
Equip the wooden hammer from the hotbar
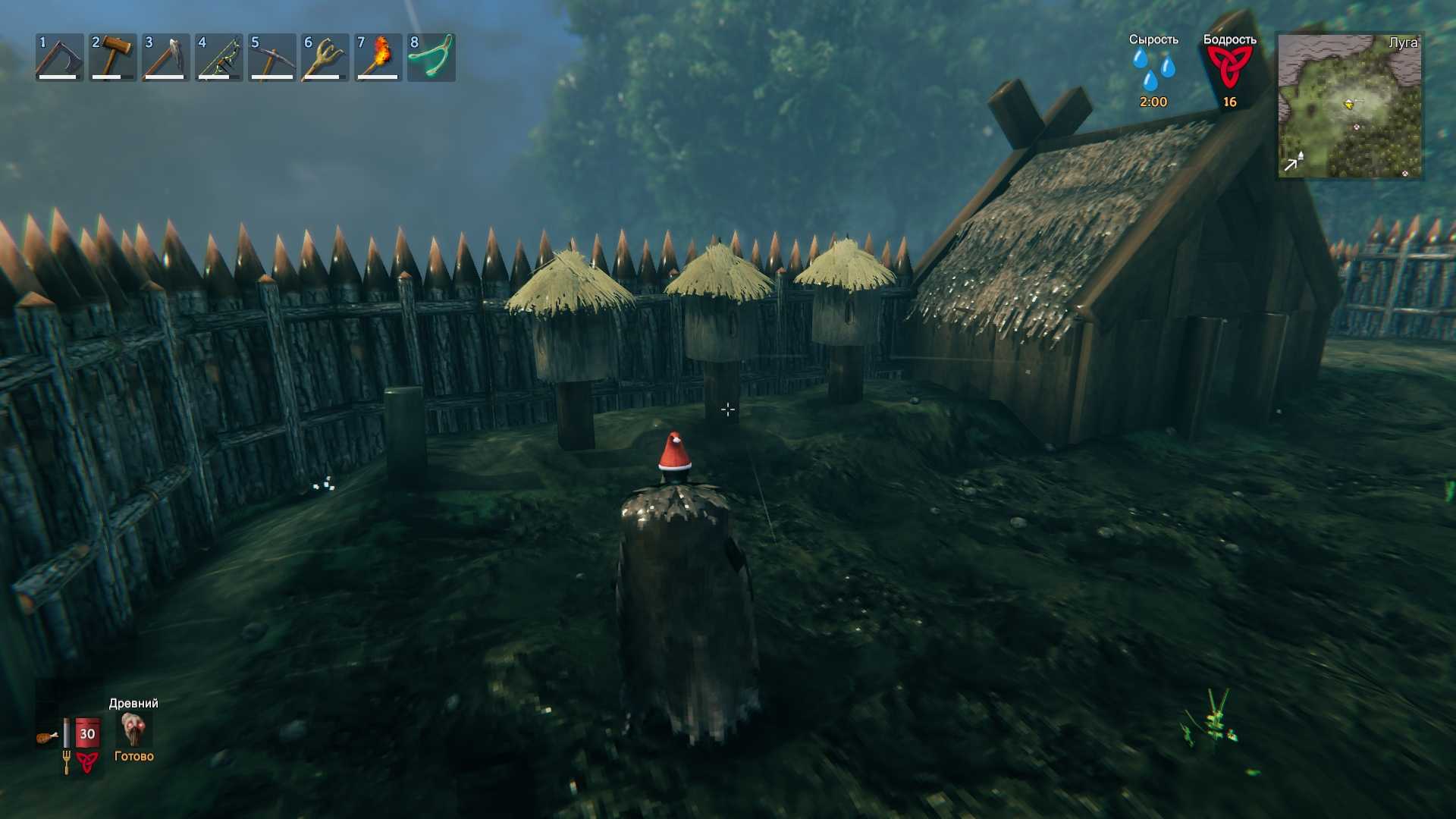tap(112, 58)
